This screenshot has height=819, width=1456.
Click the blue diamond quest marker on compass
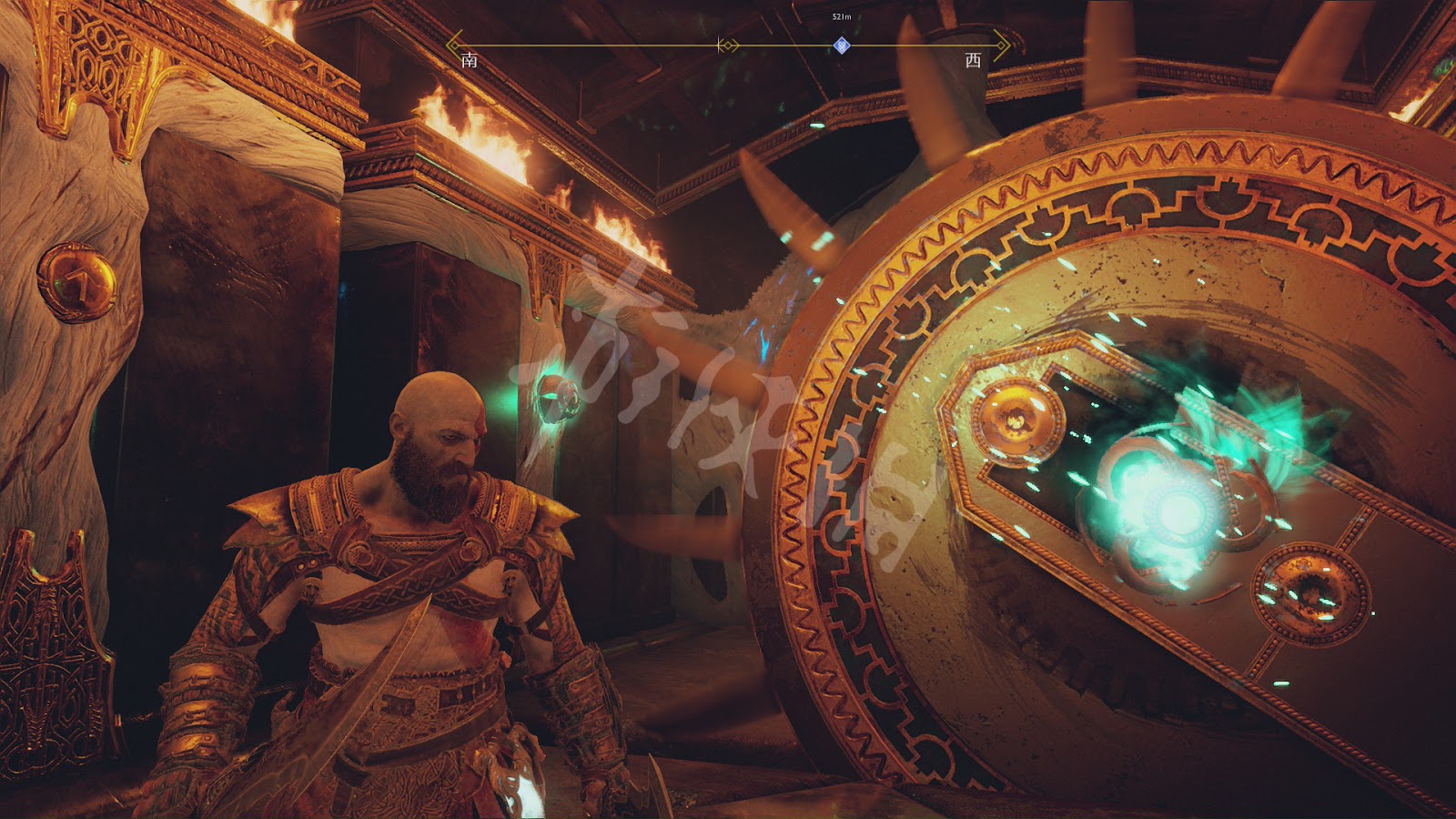coord(842,45)
